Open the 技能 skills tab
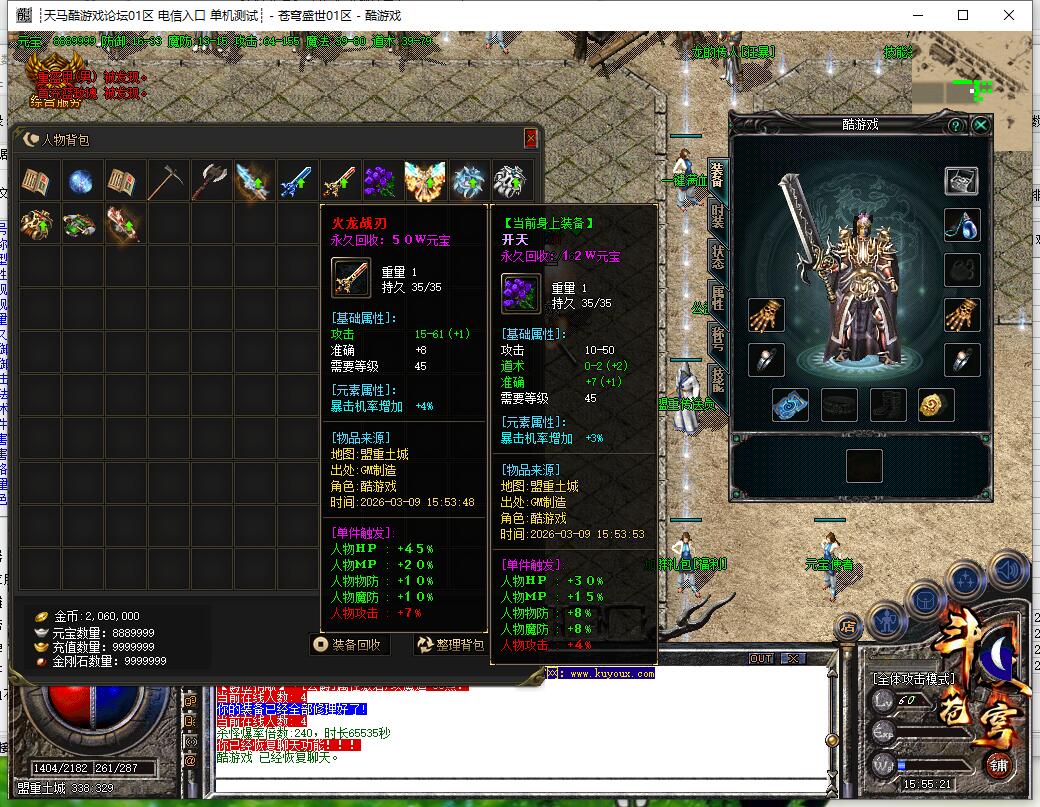1040x807 pixels. (x=717, y=378)
